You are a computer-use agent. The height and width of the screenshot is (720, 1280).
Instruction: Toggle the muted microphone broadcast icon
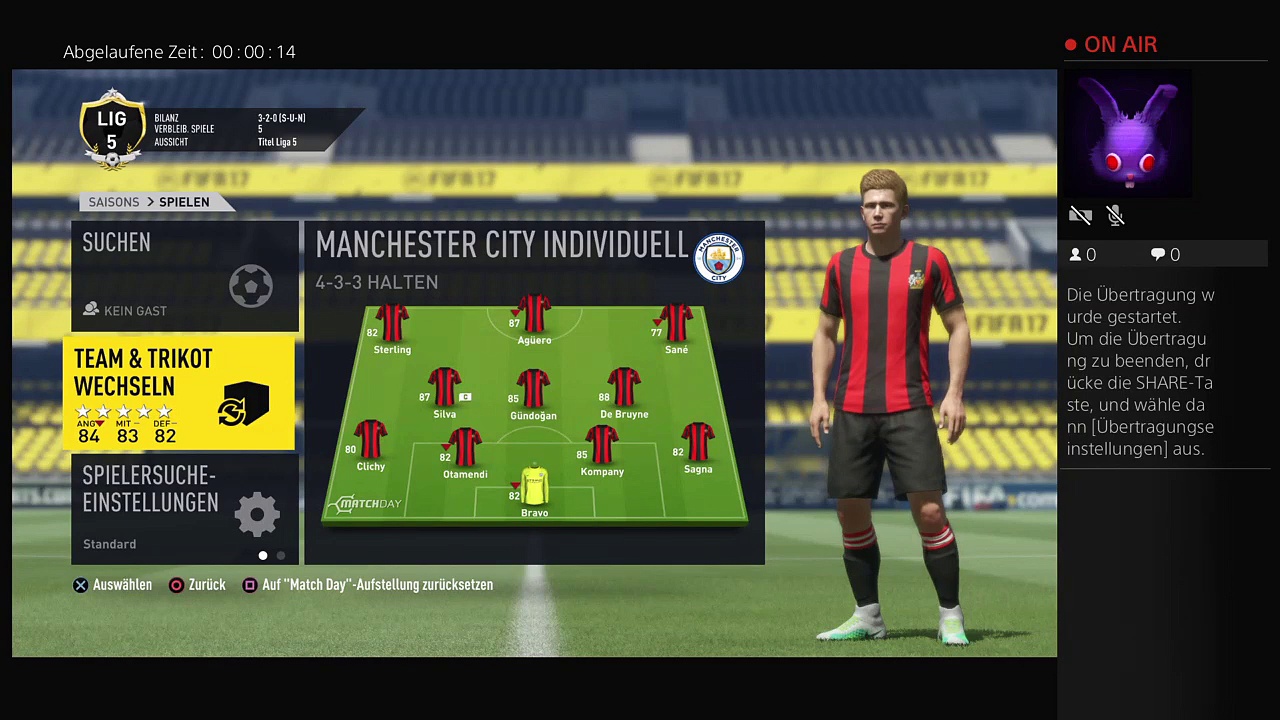pos(1116,215)
